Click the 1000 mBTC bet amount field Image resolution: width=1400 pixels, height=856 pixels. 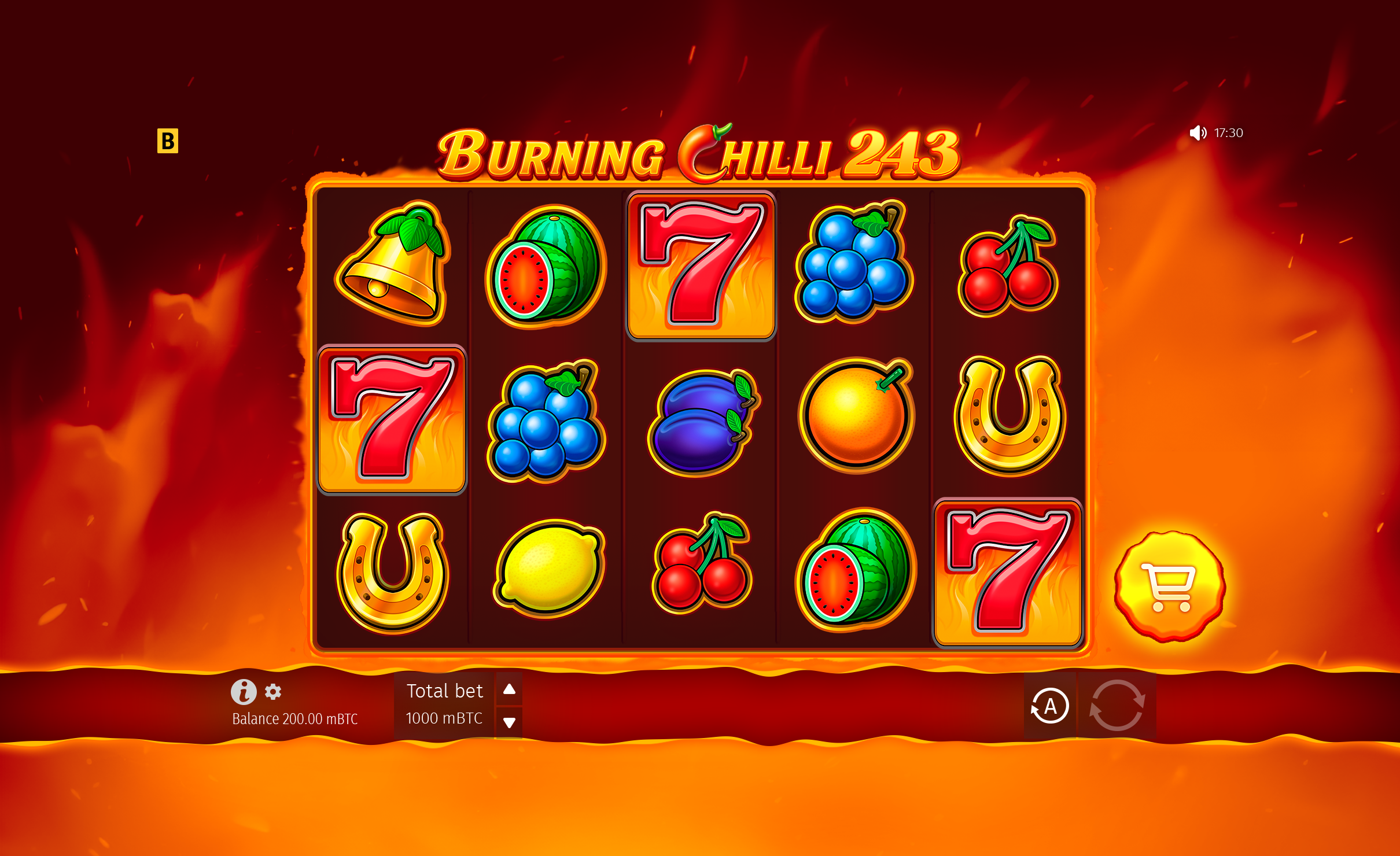[444, 719]
